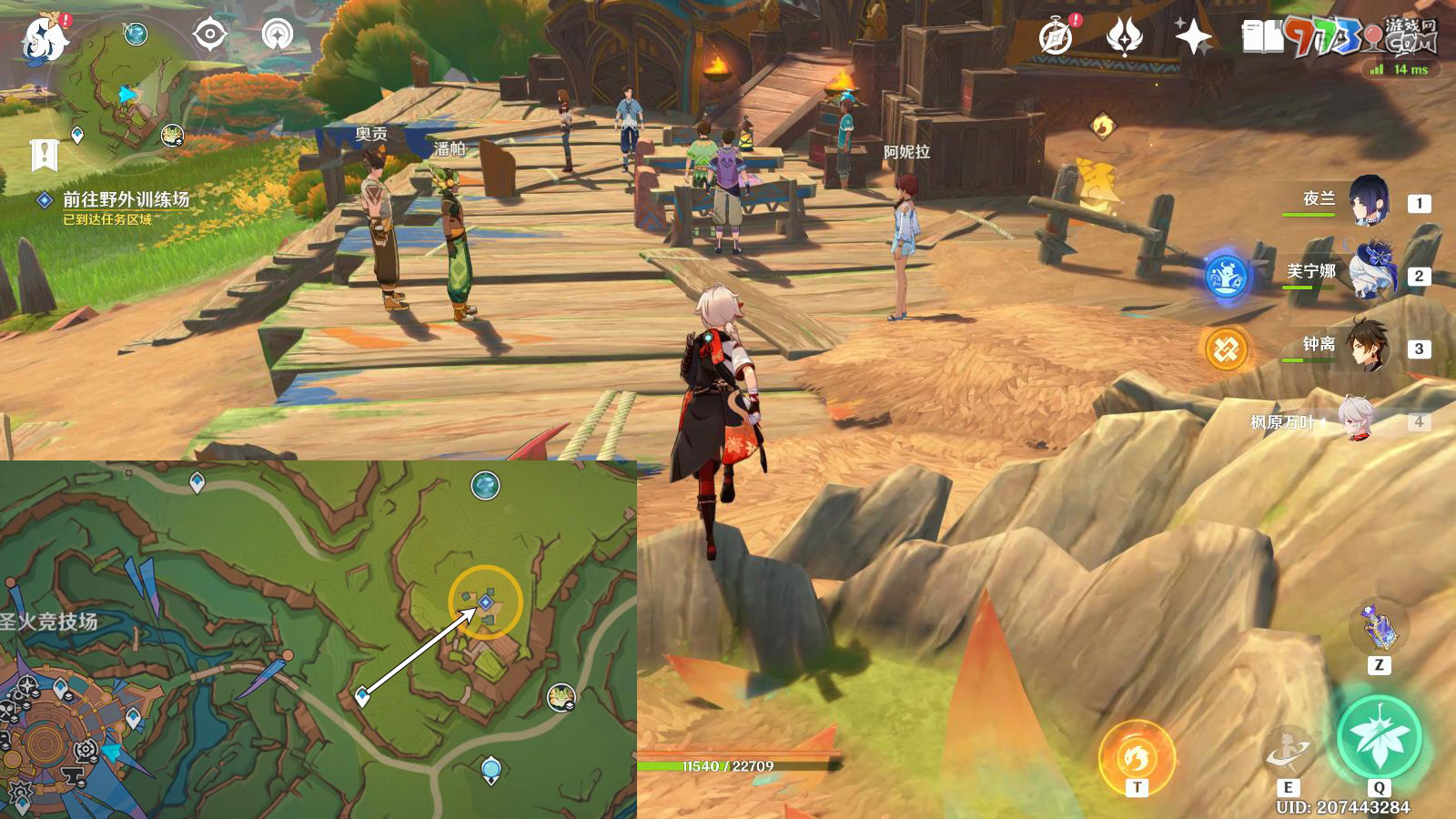This screenshot has height=819, width=1456.
Task: Open the Paimon main menu
Action: point(44,38)
